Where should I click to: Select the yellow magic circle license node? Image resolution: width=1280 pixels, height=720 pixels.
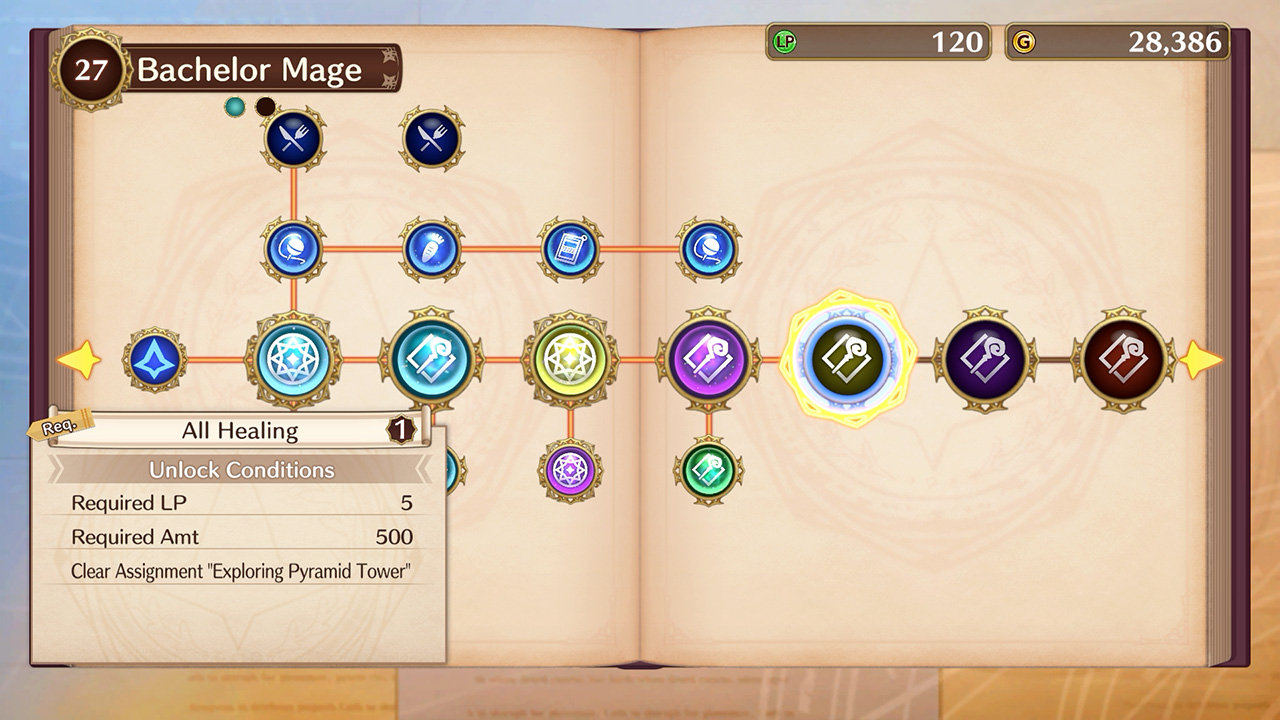click(x=568, y=360)
